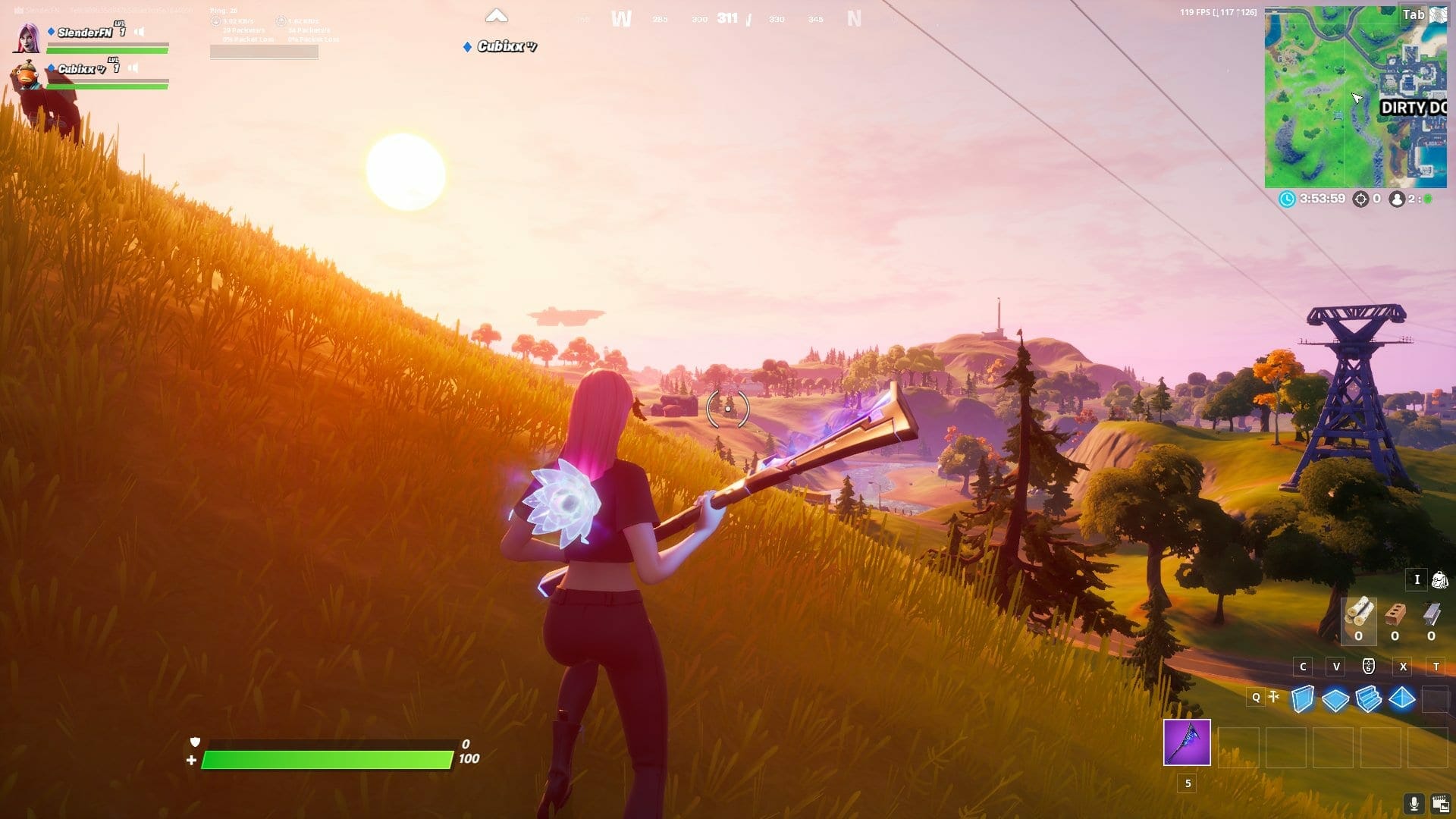Image resolution: width=1456 pixels, height=819 pixels.
Task: Click the compass heading strip
Action: [728, 18]
